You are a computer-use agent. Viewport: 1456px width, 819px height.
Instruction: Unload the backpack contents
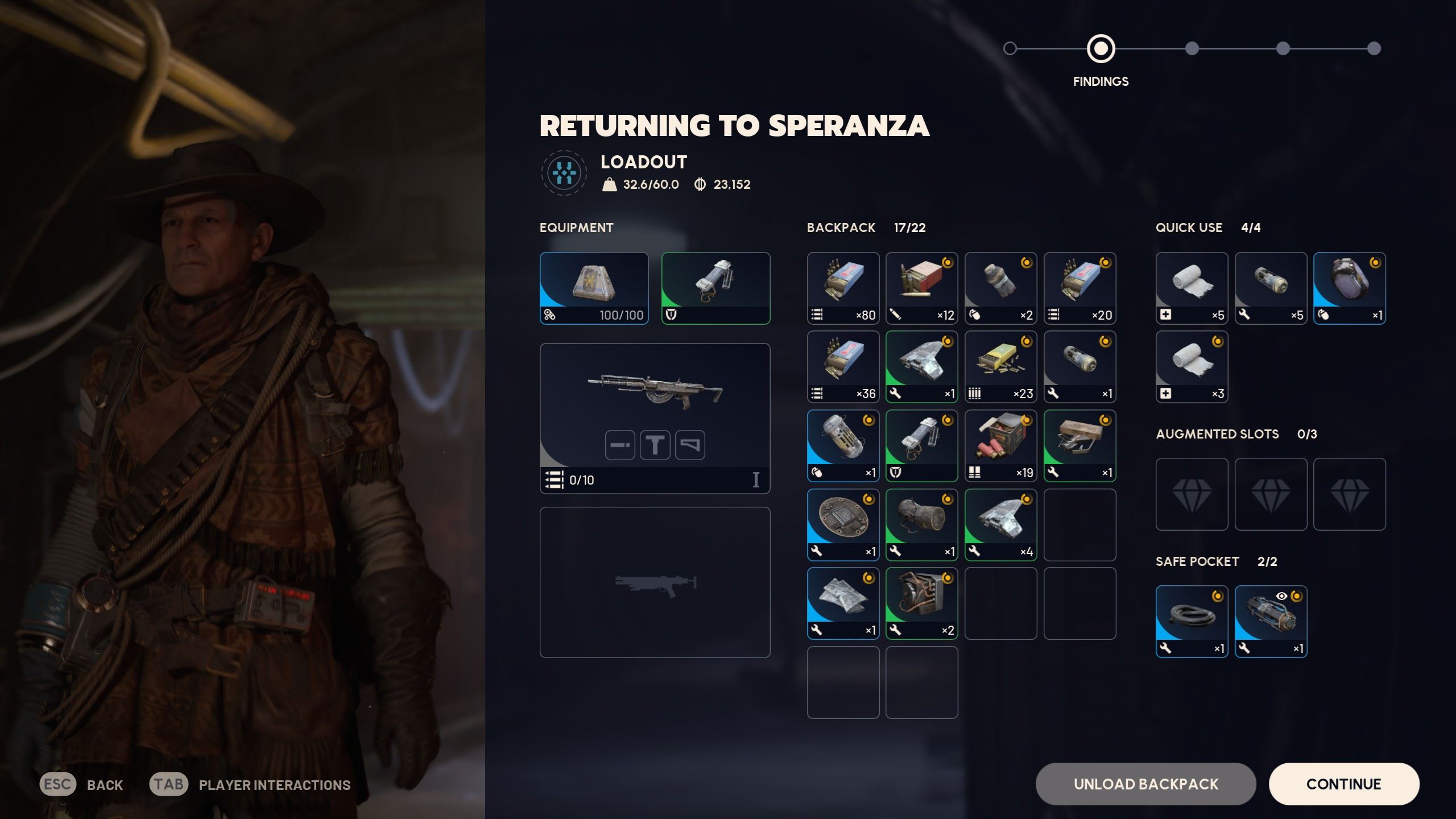coord(1145,784)
